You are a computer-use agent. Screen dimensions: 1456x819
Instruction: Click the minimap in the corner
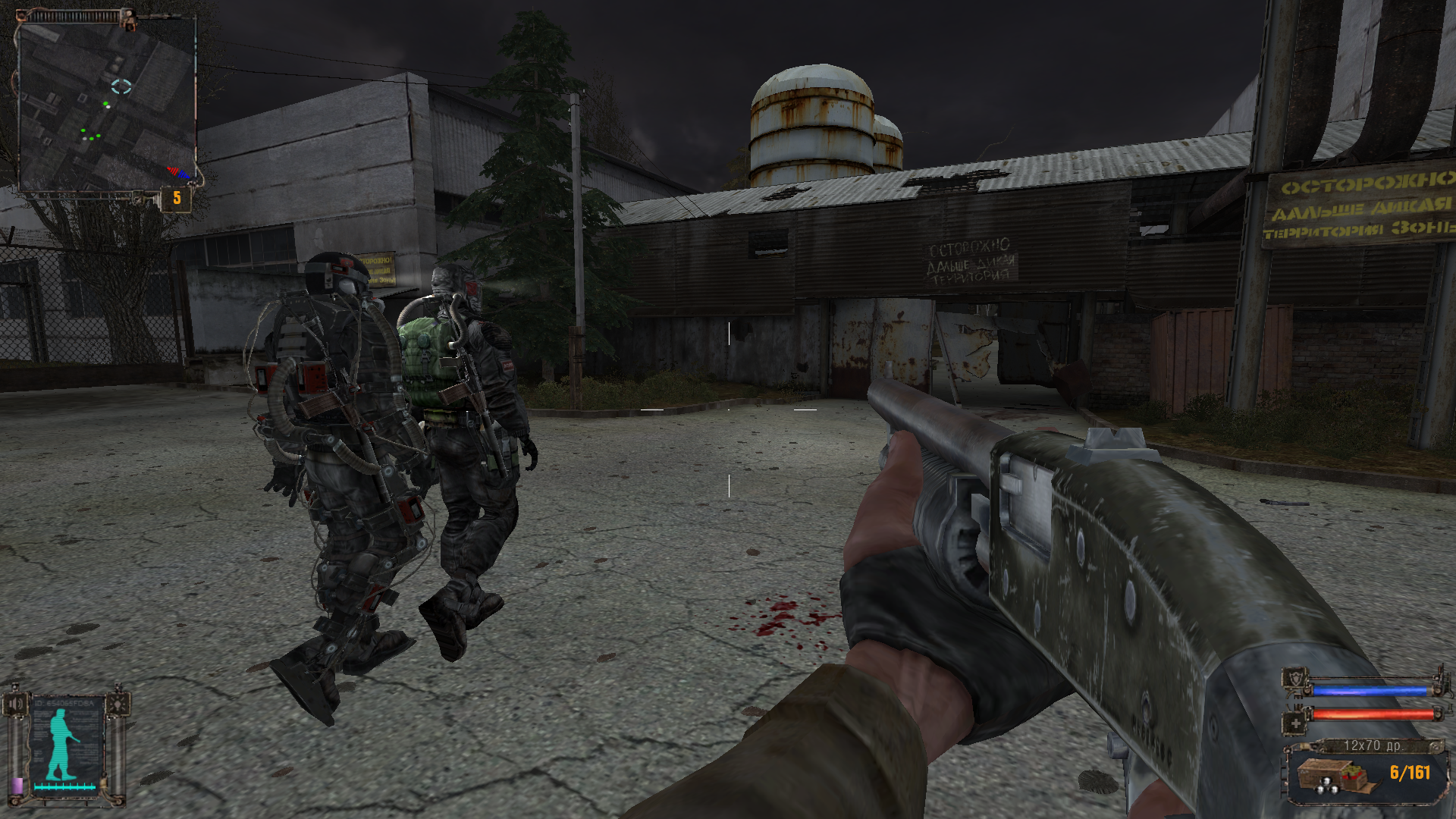point(106,105)
